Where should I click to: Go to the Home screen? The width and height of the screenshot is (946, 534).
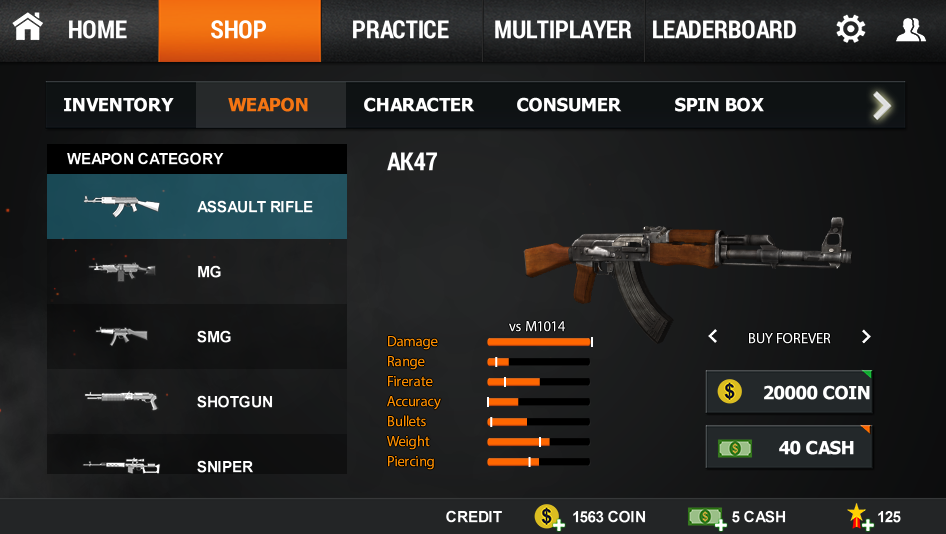71,30
